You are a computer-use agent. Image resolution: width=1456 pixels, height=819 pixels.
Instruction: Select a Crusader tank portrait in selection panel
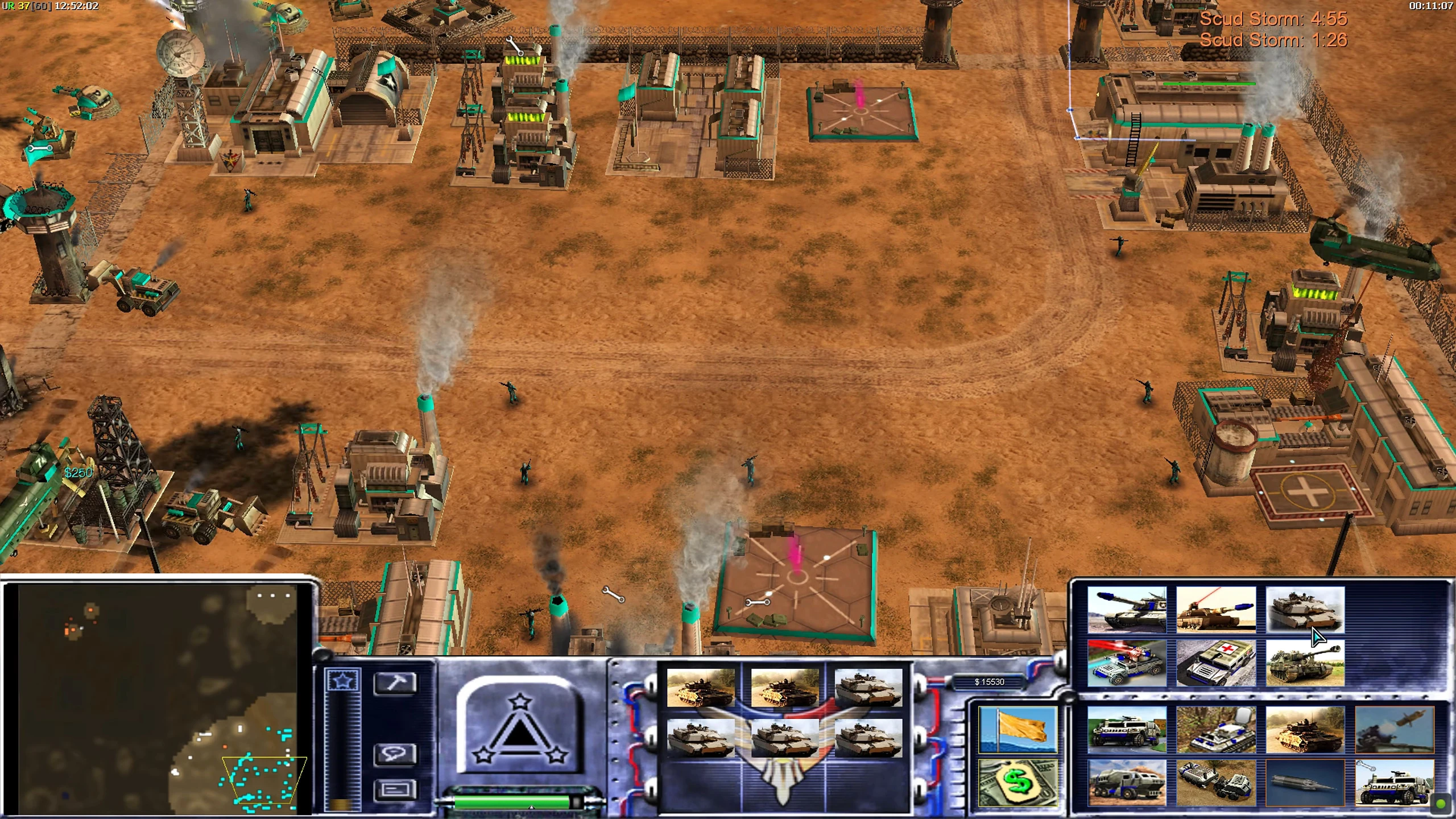(x=701, y=690)
